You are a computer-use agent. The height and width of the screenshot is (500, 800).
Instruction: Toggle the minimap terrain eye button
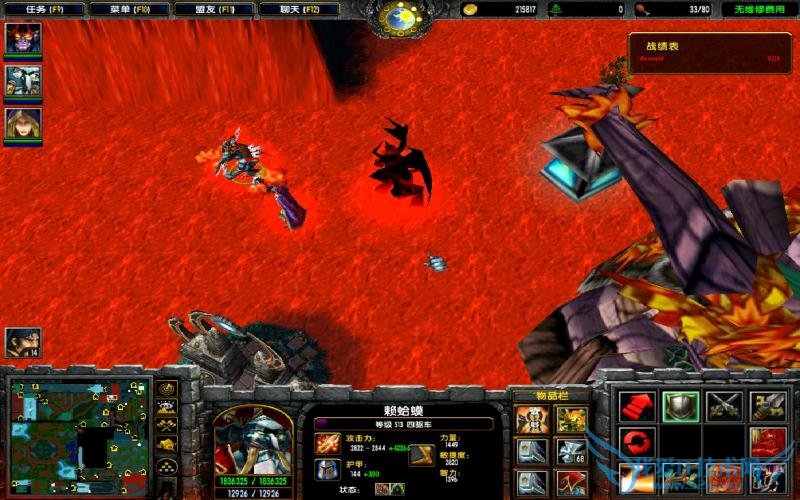coord(167,407)
